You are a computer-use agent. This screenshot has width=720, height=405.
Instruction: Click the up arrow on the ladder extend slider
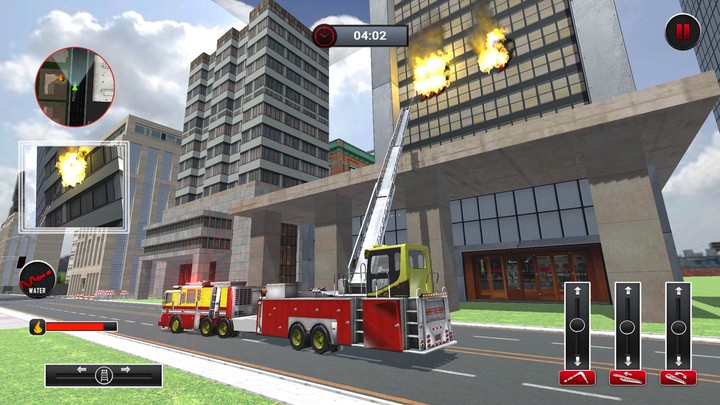627,292
